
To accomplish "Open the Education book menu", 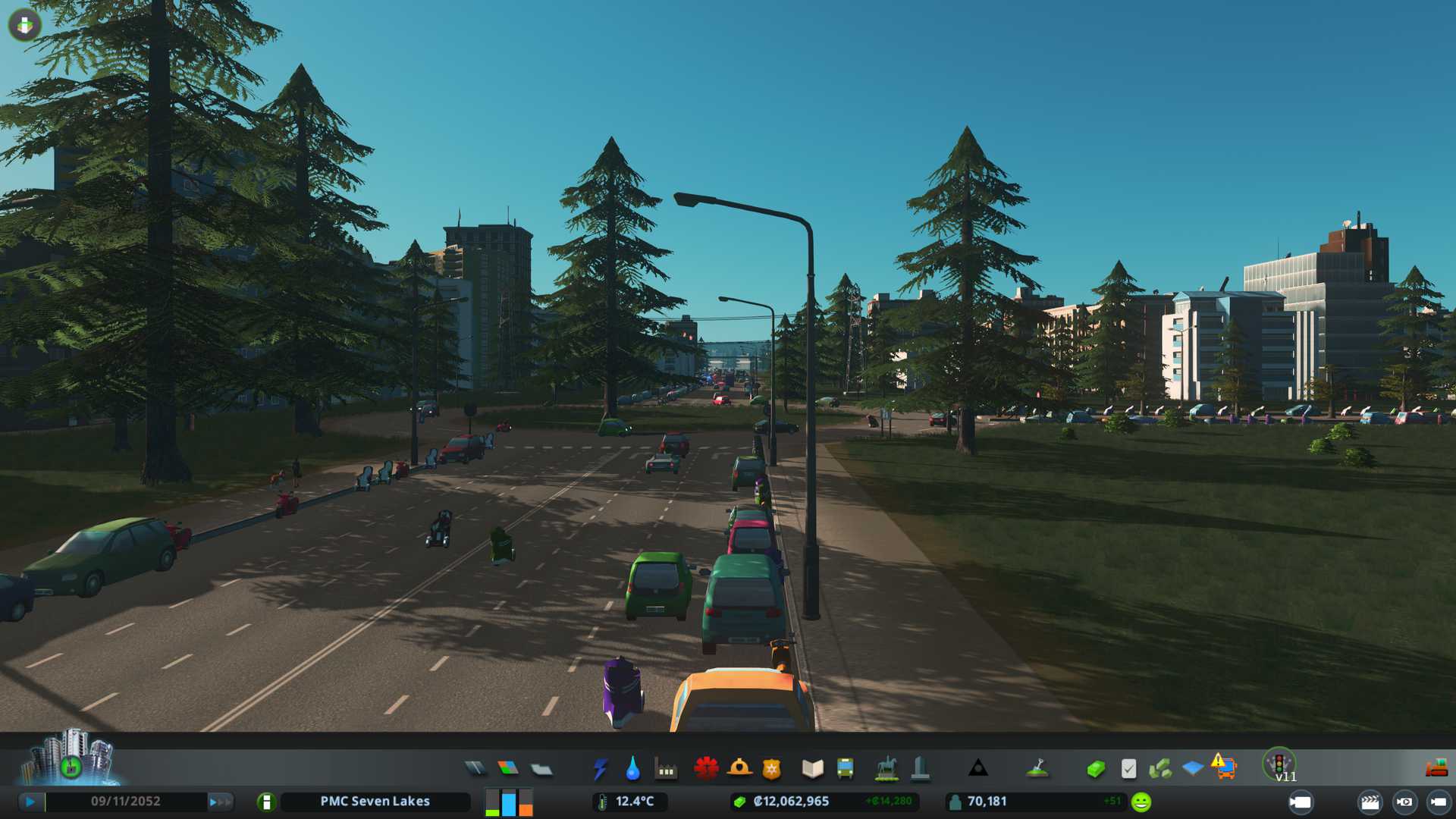I will click(x=812, y=769).
